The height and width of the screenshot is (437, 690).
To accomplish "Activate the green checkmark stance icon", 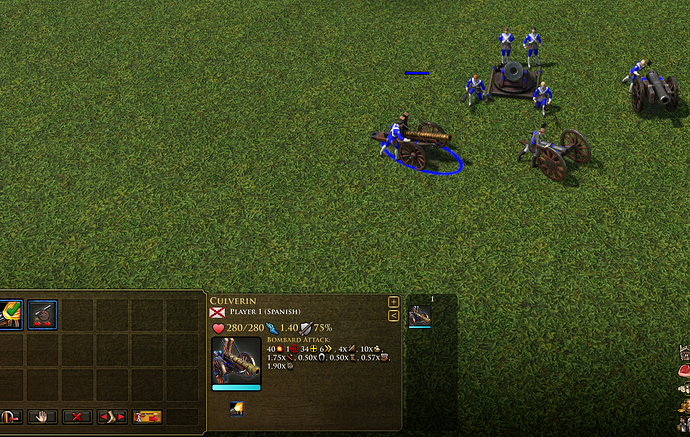I will coord(9,315).
